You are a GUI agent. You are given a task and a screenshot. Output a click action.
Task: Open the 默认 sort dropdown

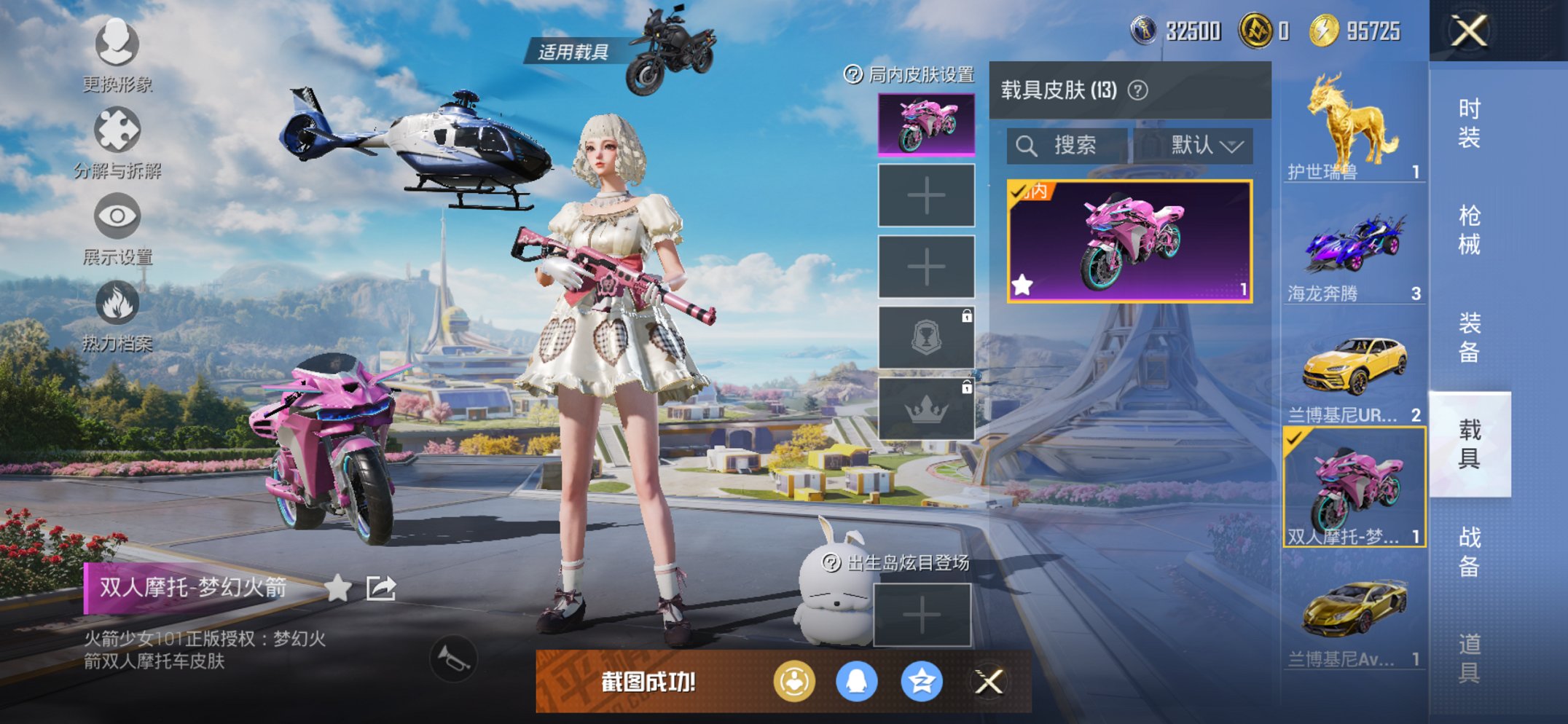pos(1203,145)
